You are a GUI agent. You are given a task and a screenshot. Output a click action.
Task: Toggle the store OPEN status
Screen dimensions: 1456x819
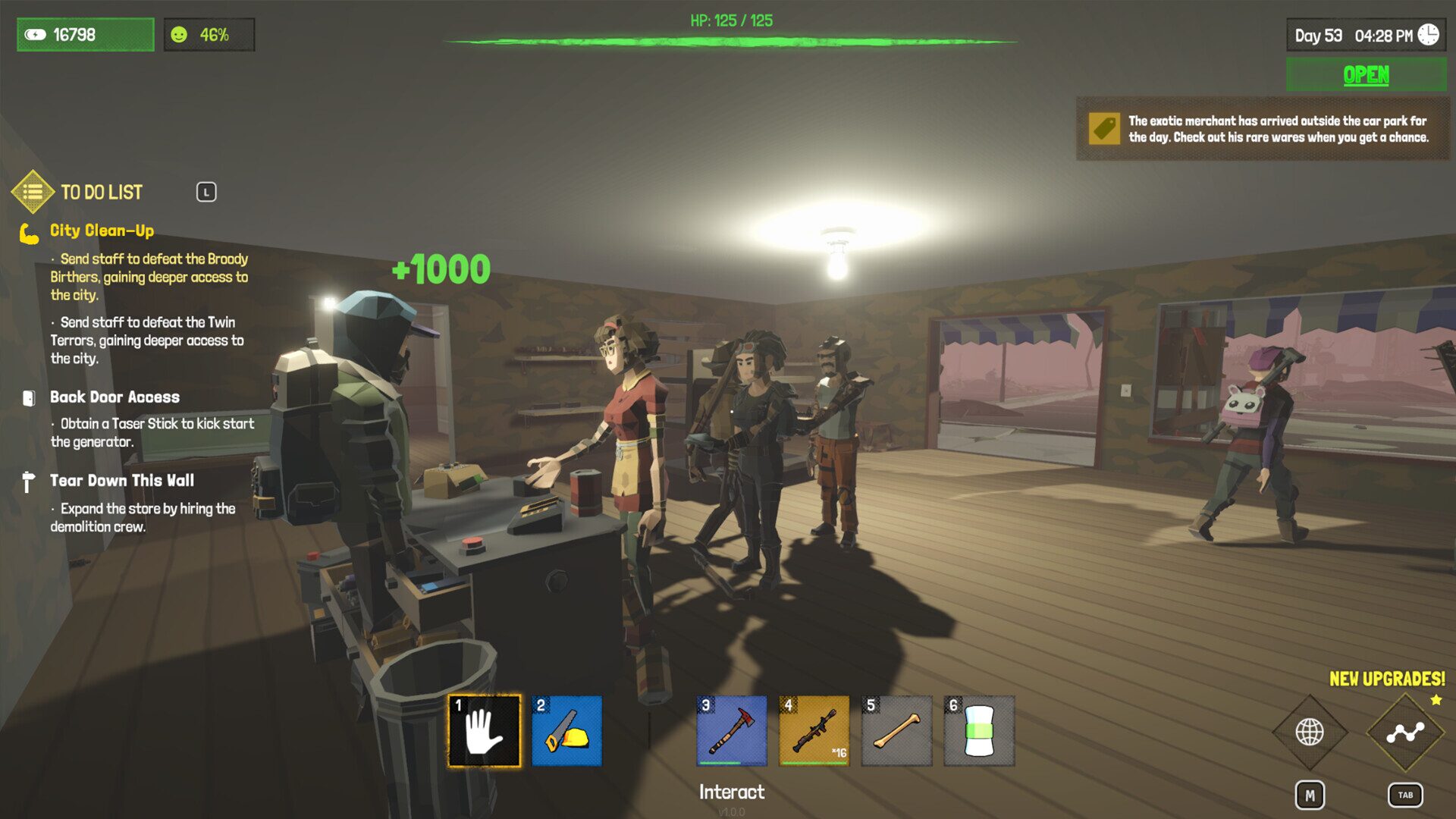1365,74
